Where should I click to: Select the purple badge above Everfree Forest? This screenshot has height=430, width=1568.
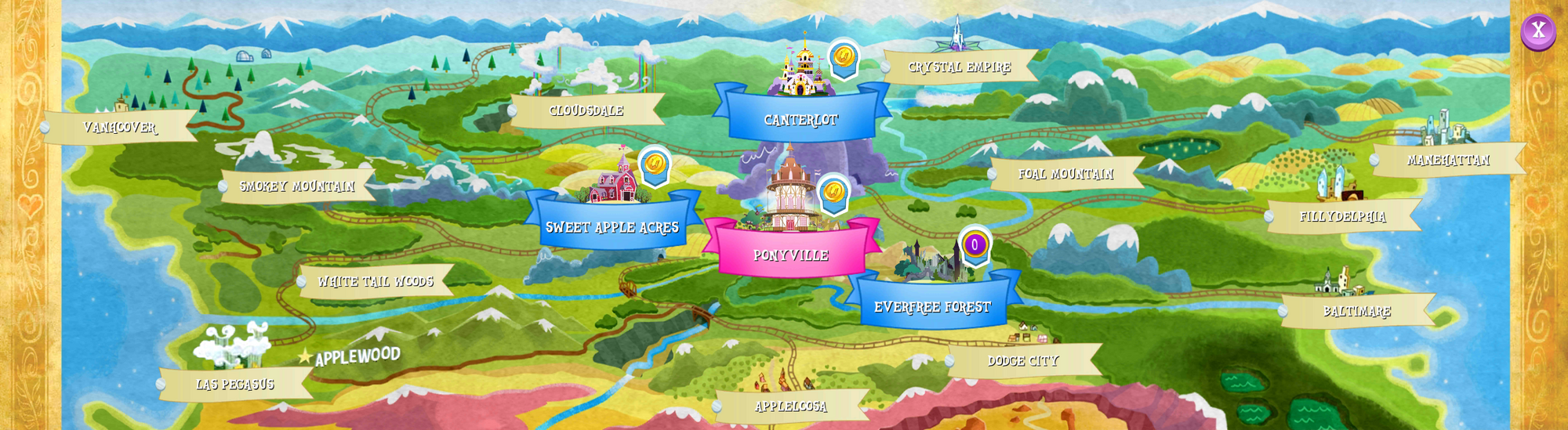(x=975, y=244)
